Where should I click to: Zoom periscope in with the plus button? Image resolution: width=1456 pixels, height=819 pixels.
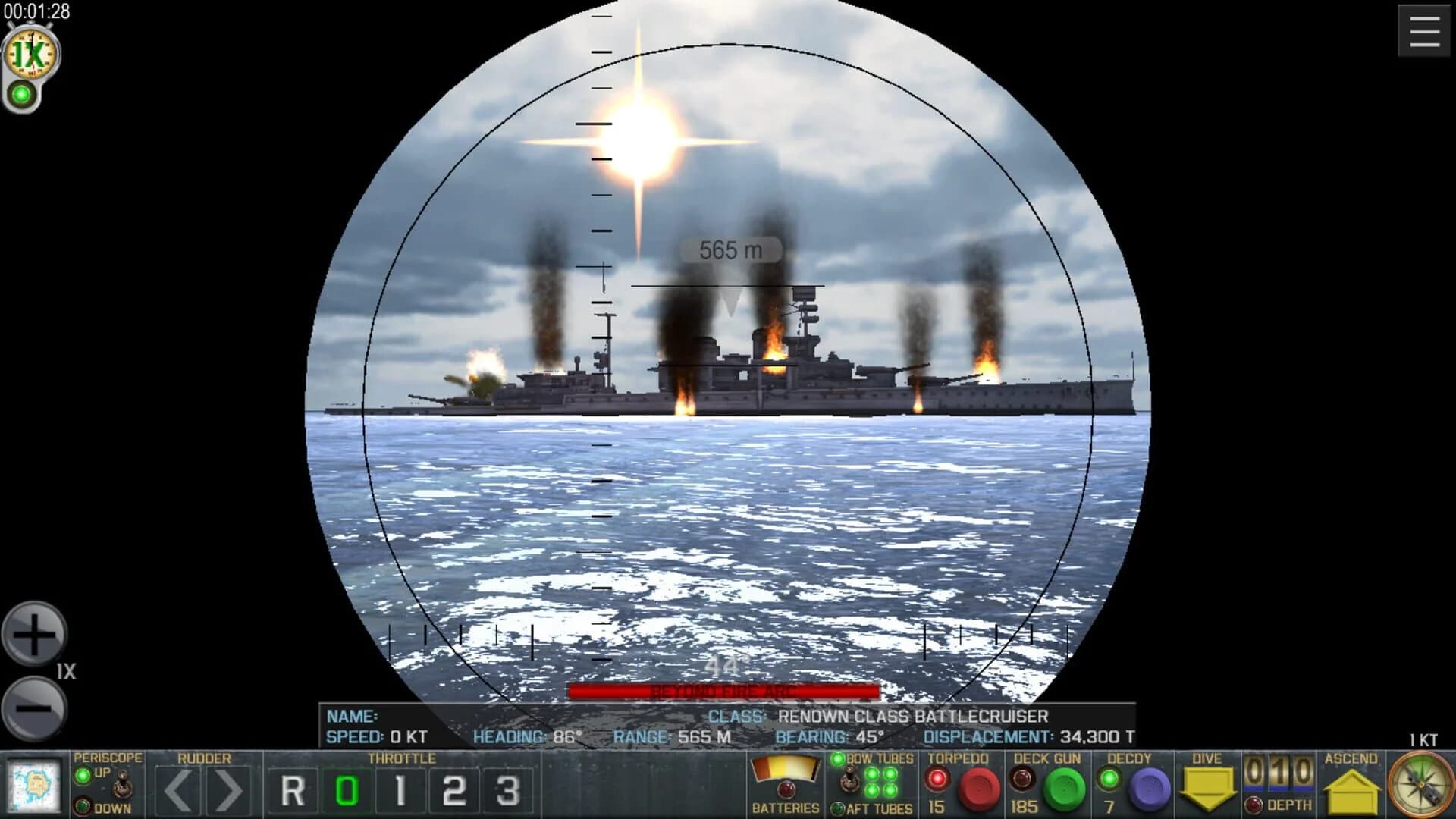click(x=34, y=633)
